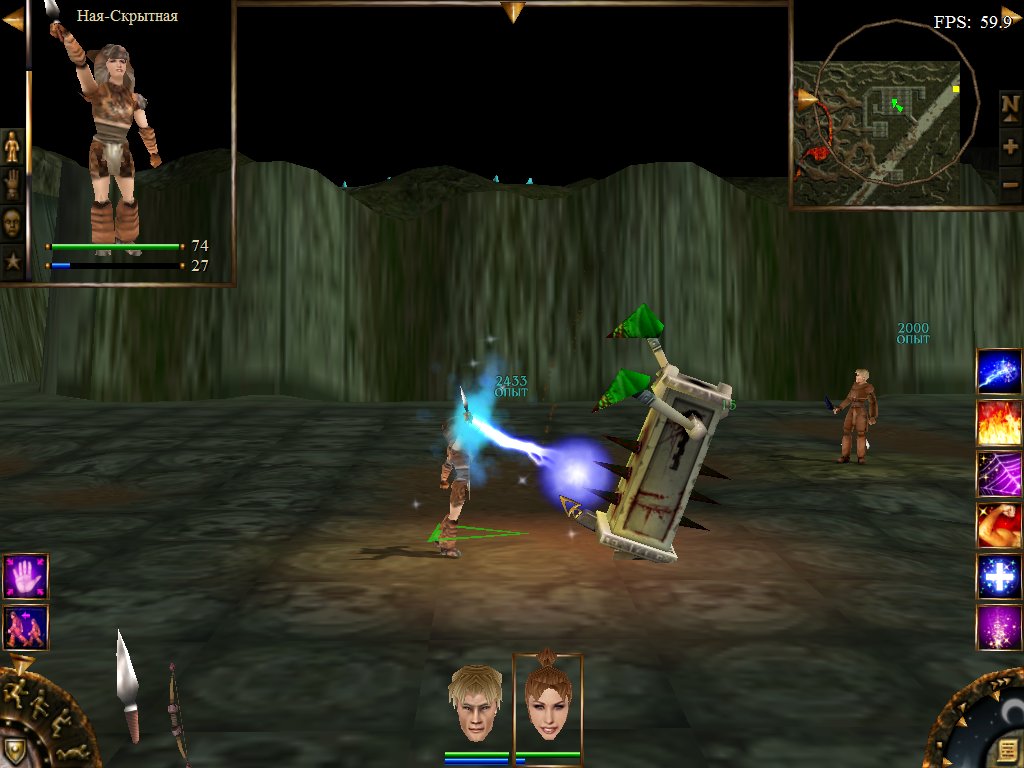Activate the purple sparkle spell icon
Viewport: 1024px width, 768px height.
(x=998, y=628)
